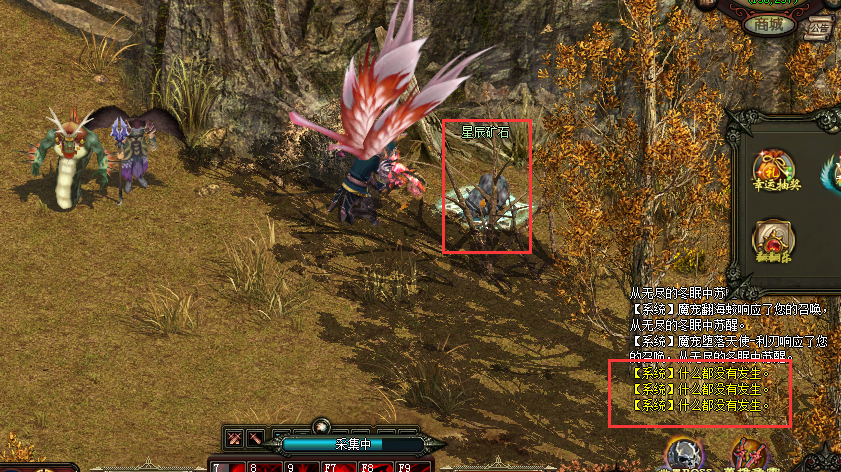Open the 幸运抽奖 lucky draw icon

tap(773, 166)
